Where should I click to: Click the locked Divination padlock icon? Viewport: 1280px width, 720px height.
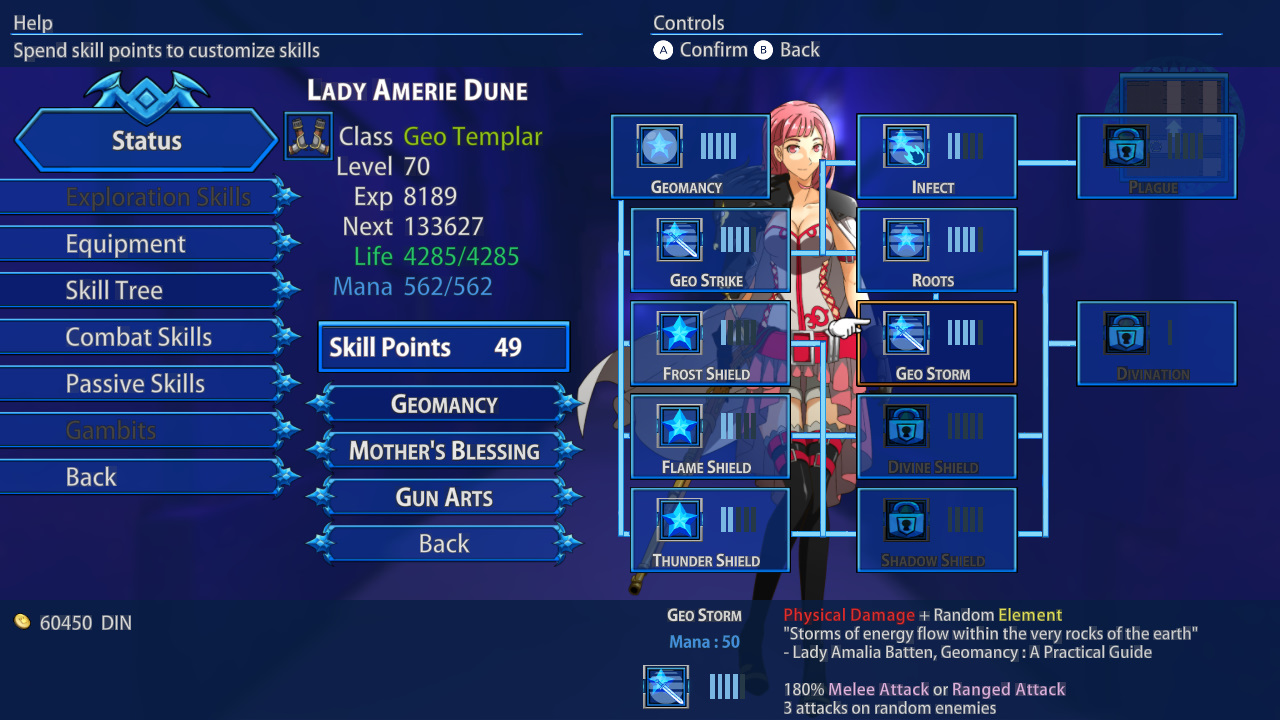point(1124,334)
